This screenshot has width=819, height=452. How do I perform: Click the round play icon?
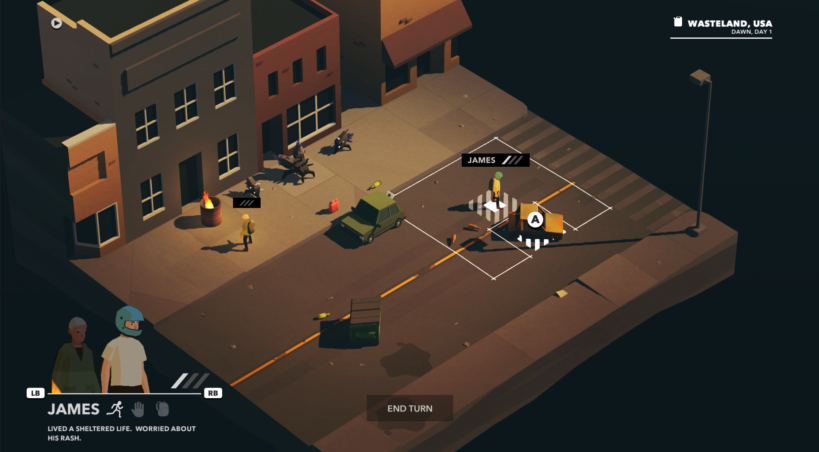[x=57, y=23]
